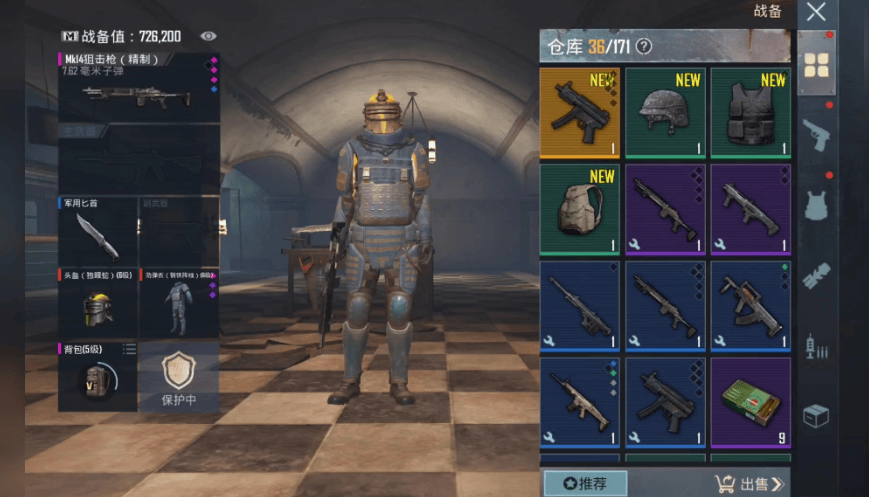Image resolution: width=869 pixels, height=497 pixels.
Task: Select the green ammo box item
Action: (750, 403)
